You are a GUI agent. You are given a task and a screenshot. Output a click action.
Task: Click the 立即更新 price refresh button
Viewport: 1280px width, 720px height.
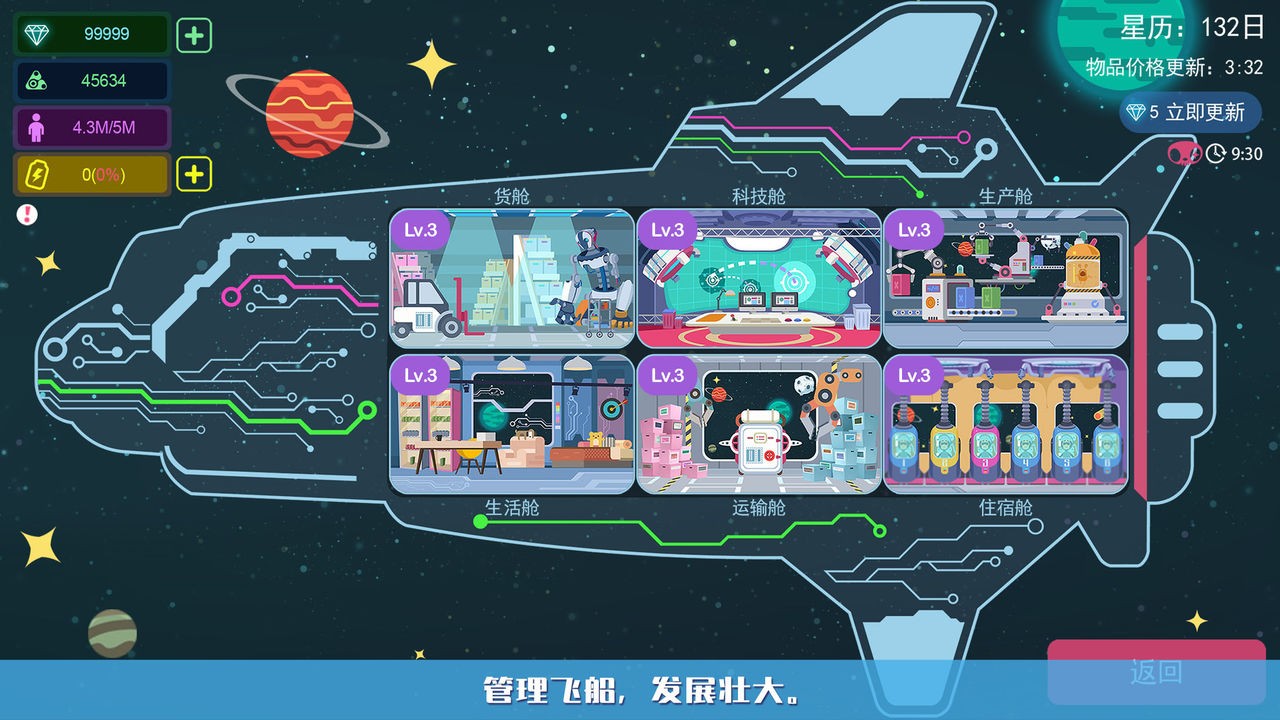point(1190,113)
